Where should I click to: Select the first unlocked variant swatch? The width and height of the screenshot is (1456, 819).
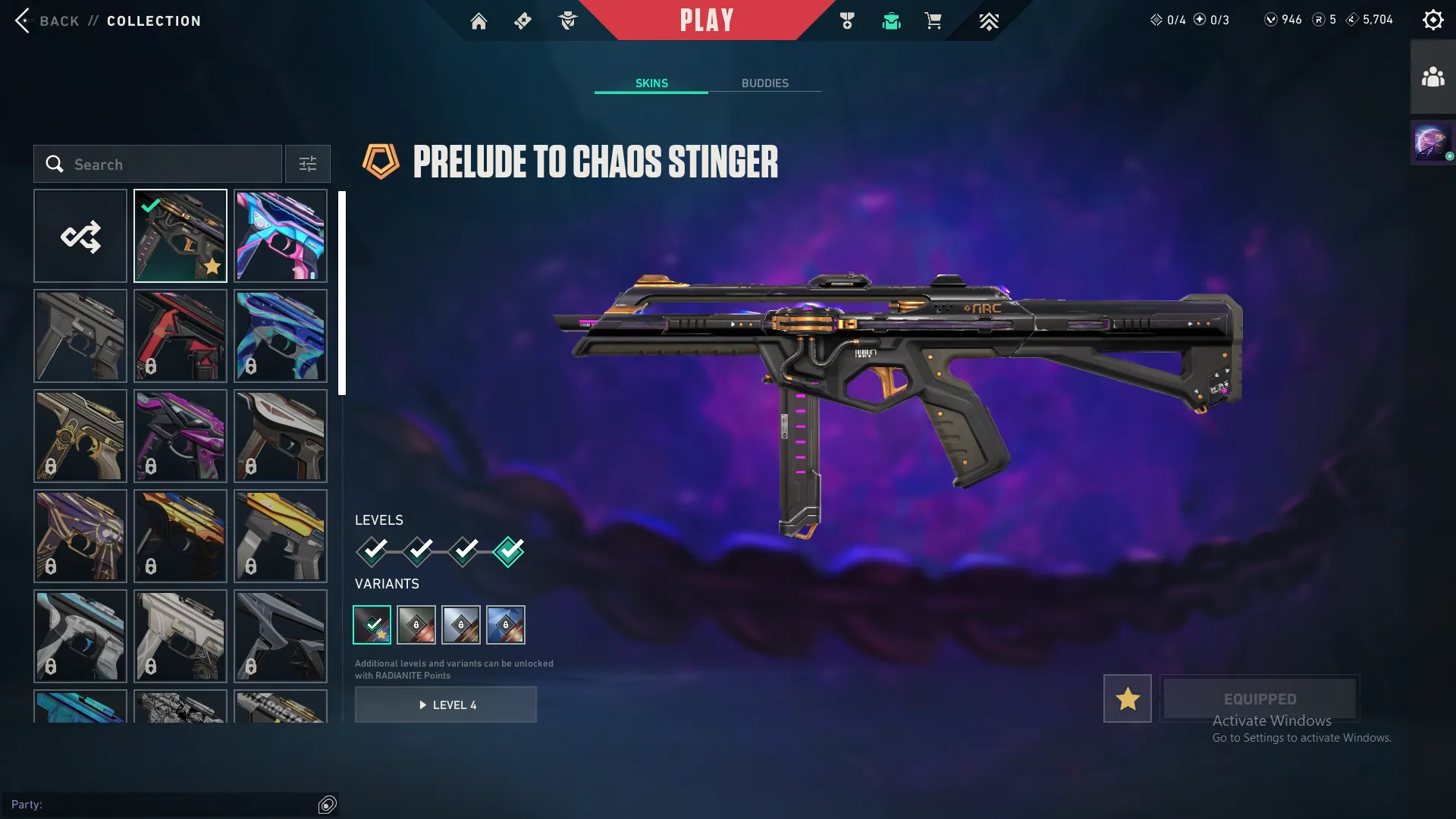[373, 624]
